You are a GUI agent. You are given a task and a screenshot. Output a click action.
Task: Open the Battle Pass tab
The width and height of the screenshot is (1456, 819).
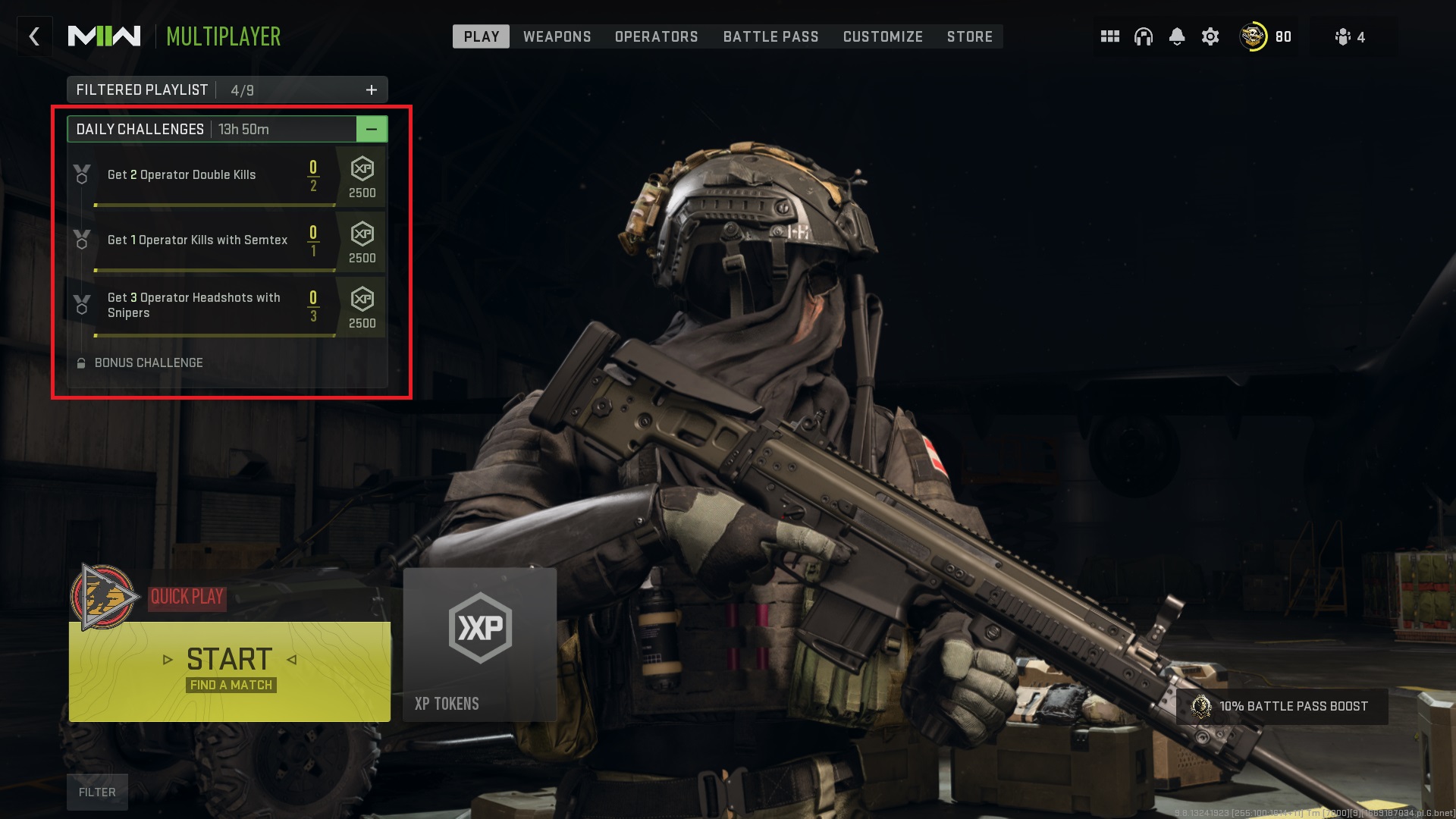click(x=770, y=36)
